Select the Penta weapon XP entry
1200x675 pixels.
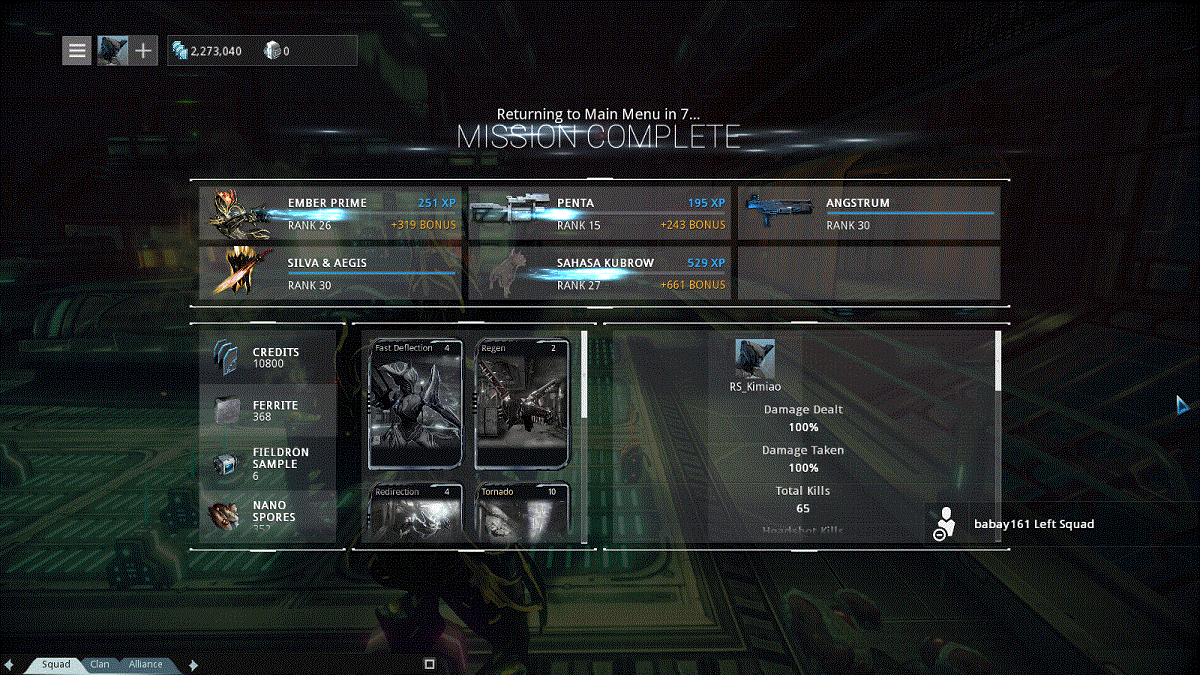tap(598, 213)
